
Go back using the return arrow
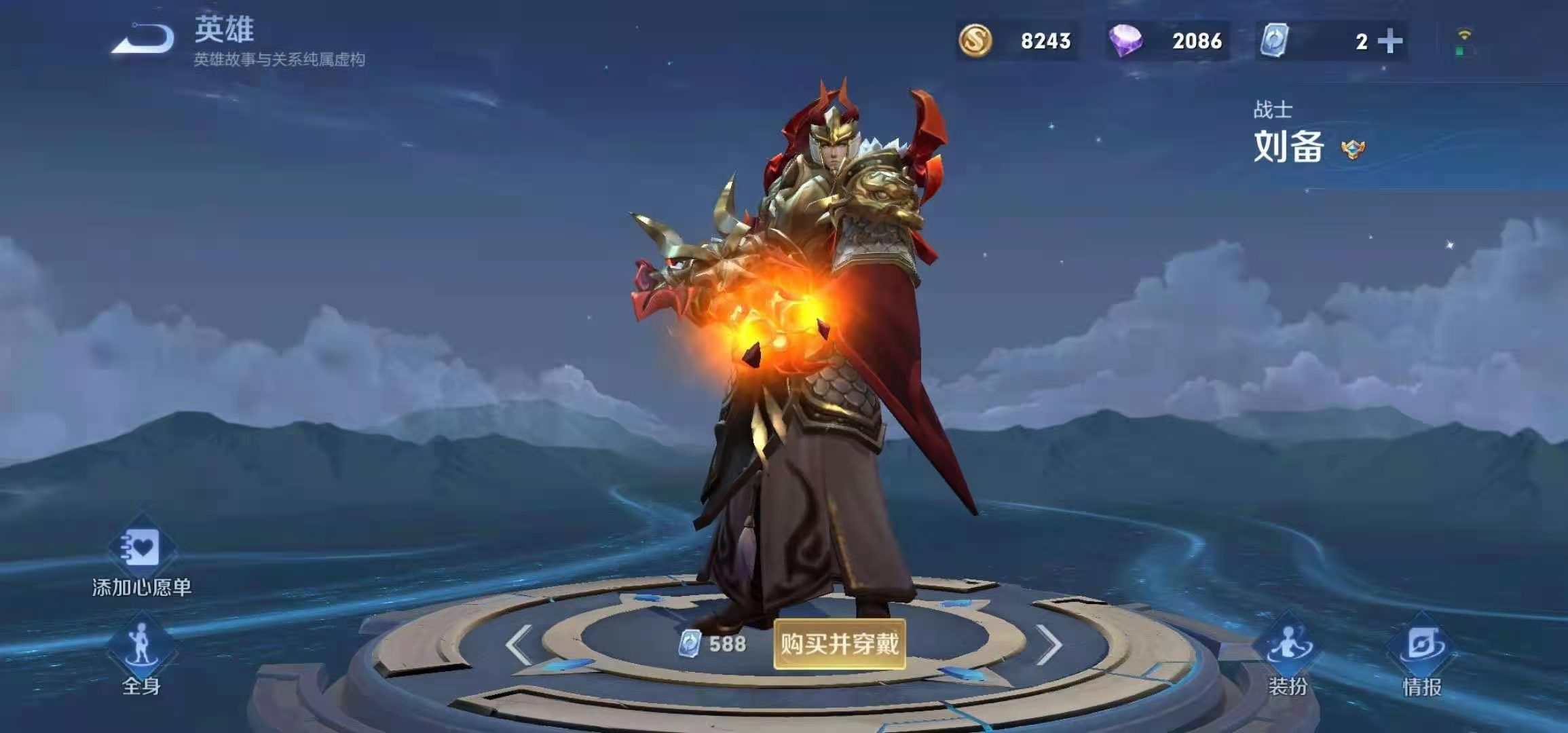click(x=143, y=39)
